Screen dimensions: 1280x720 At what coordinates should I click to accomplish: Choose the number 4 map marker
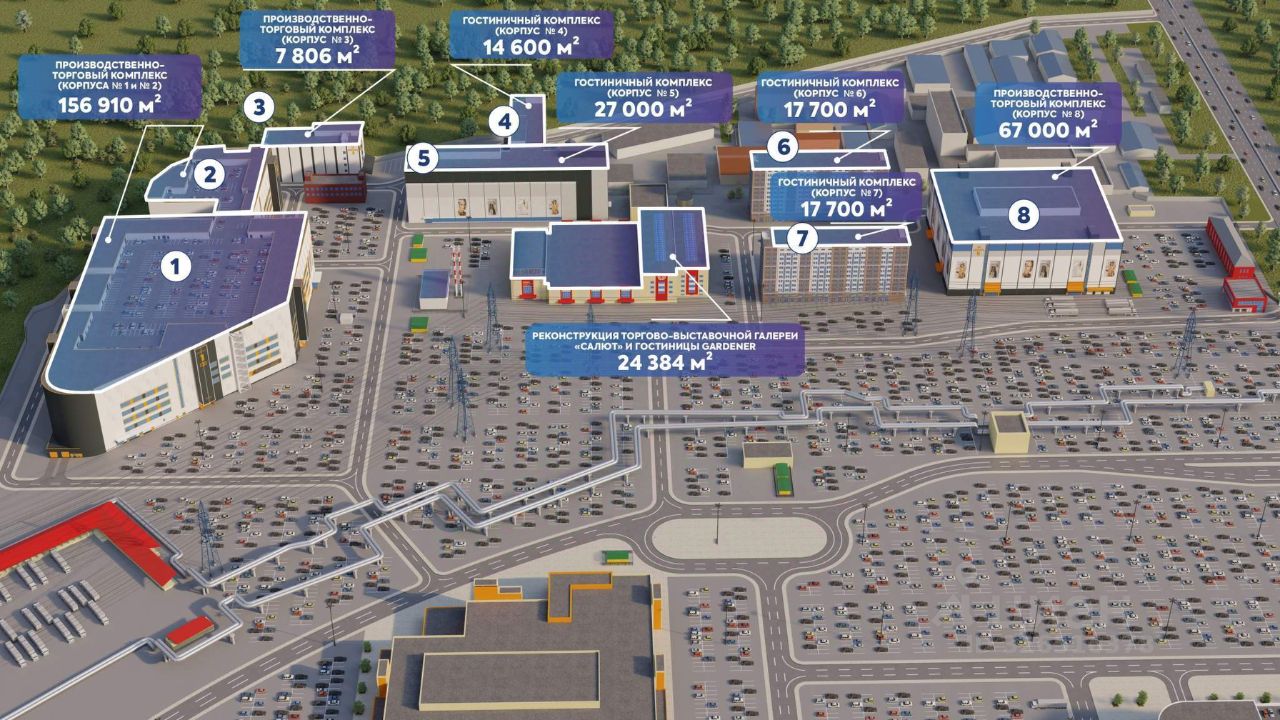point(505,123)
